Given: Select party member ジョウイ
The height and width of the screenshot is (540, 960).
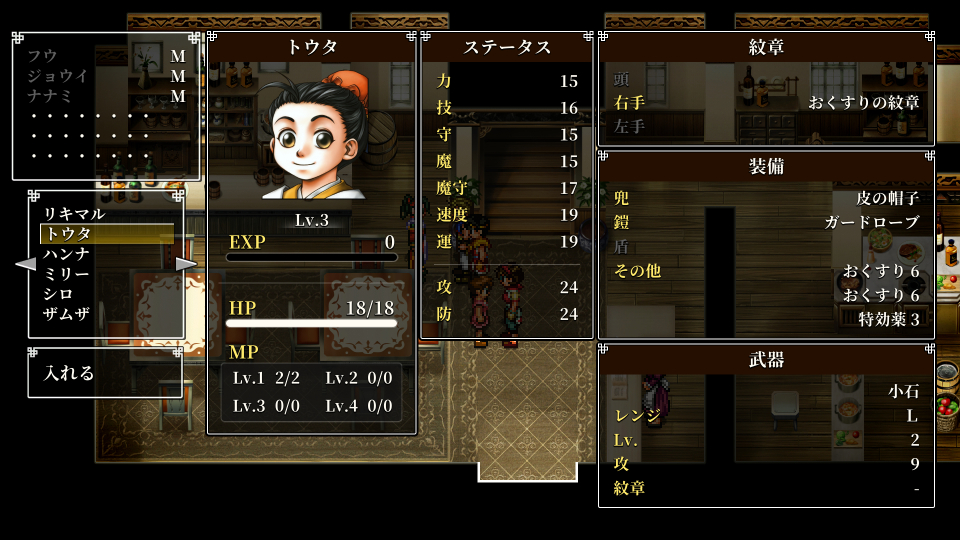Looking at the screenshot, I should pos(58,76).
